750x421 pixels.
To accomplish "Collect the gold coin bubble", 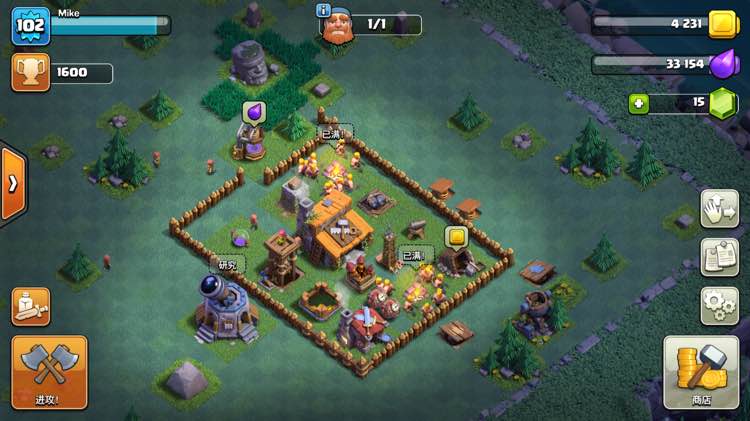I will tap(456, 238).
